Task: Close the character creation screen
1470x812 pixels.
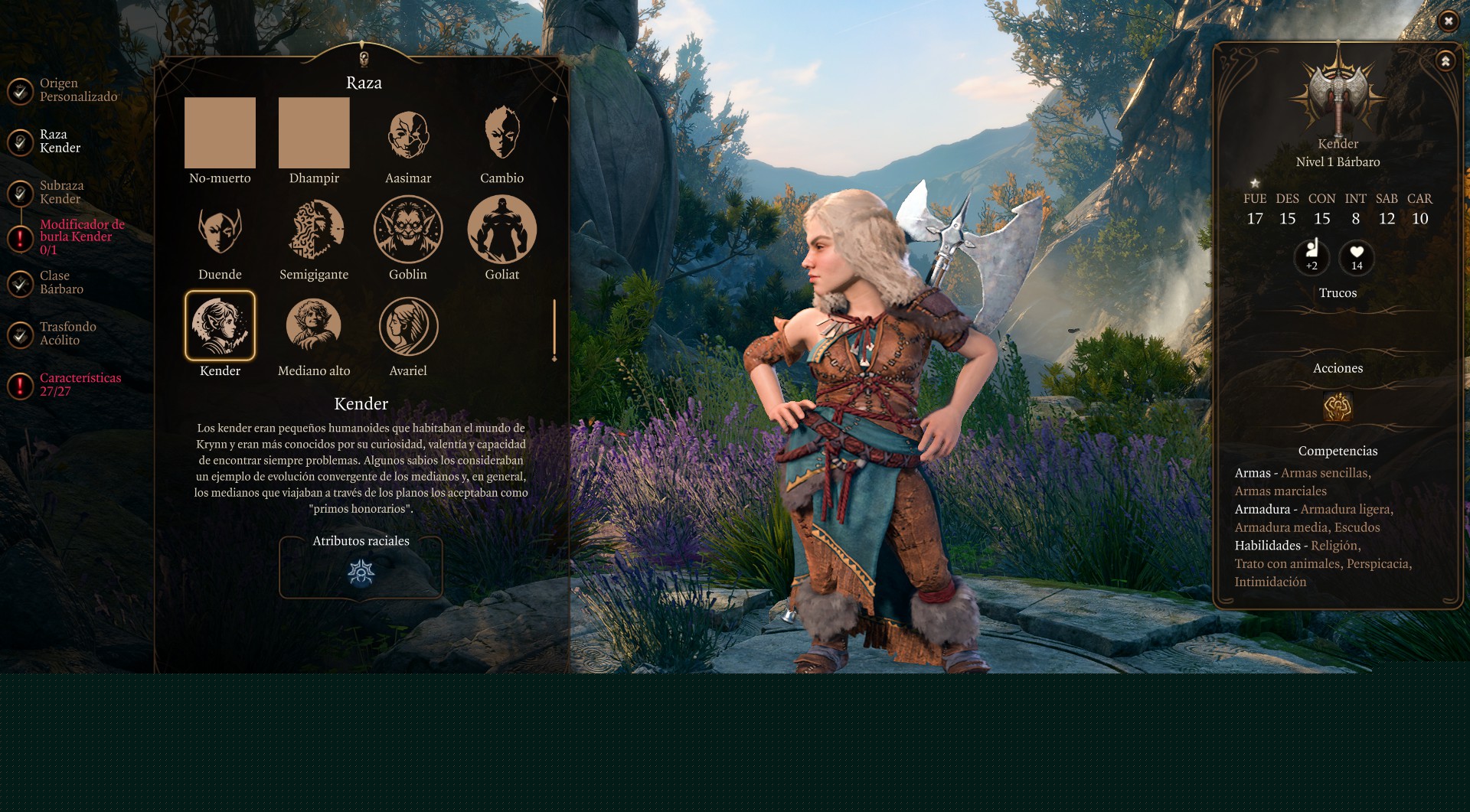Action: tap(1448, 21)
